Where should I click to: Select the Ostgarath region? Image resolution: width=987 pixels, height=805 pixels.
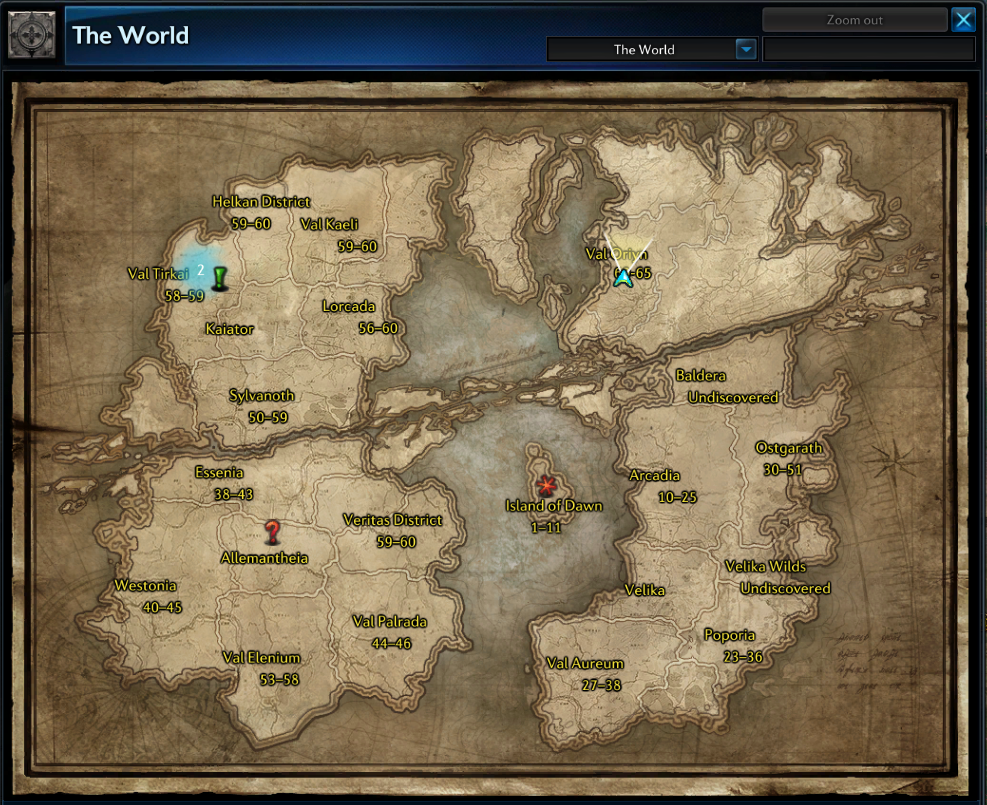789,448
